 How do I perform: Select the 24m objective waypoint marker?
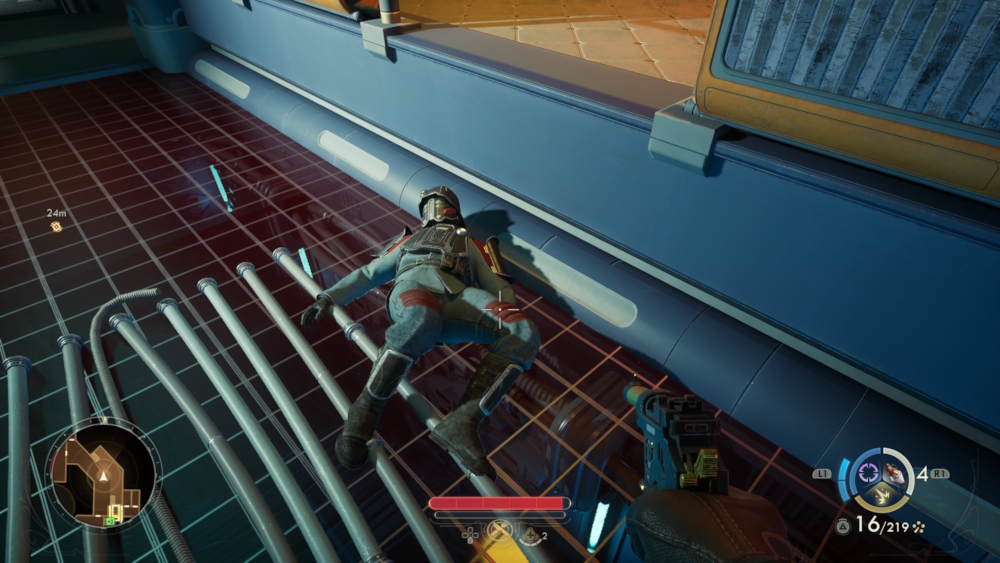pyautogui.click(x=57, y=227)
